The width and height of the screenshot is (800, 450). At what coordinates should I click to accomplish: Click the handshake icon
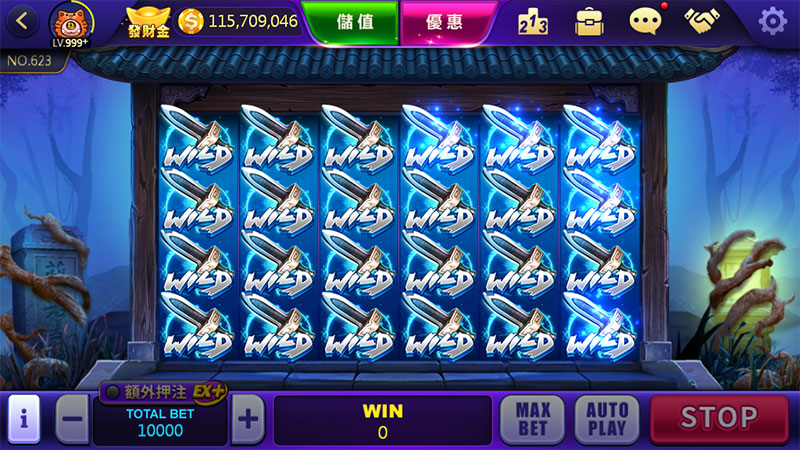705,21
